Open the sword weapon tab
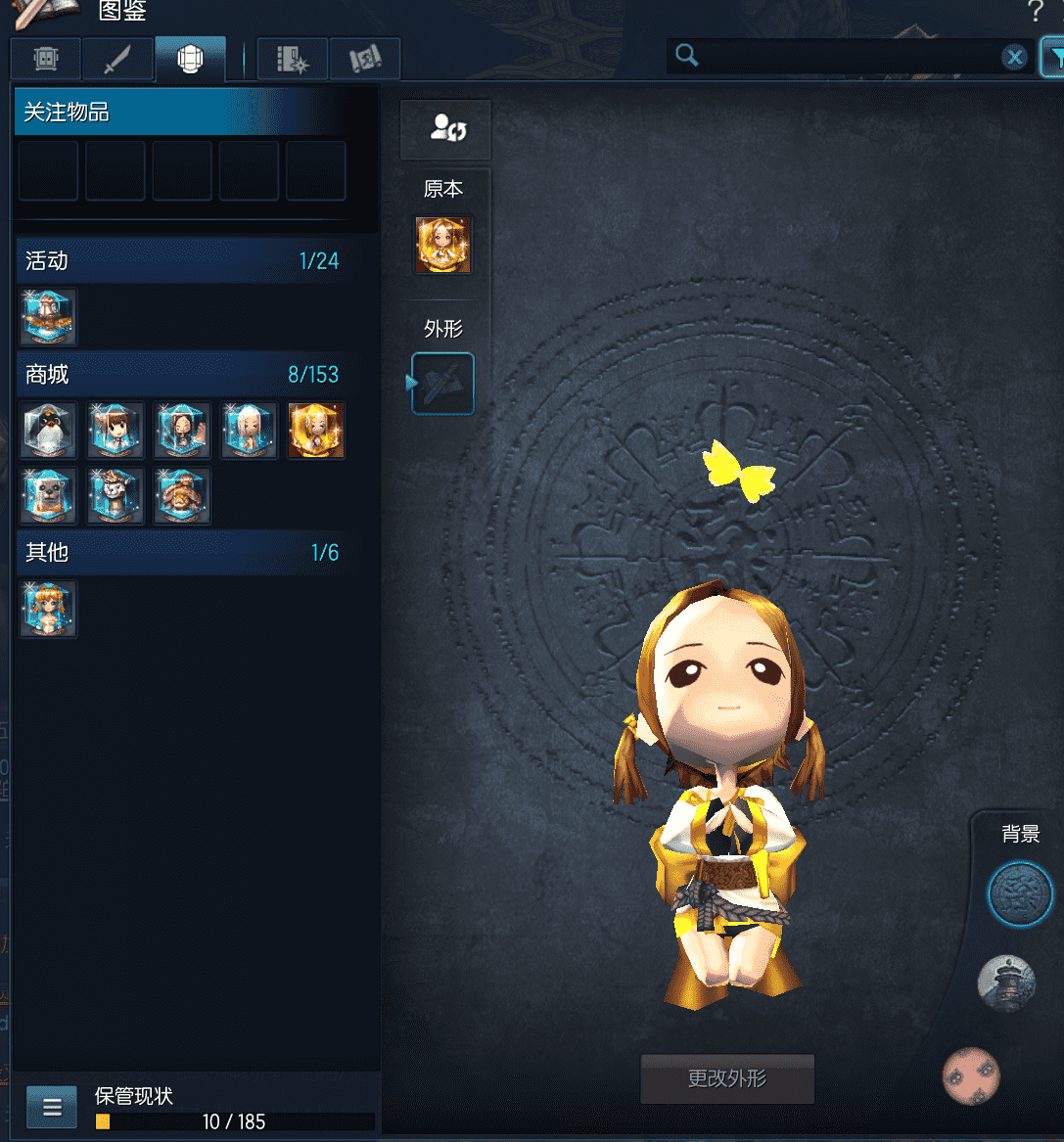The image size is (1064, 1142). point(117,60)
